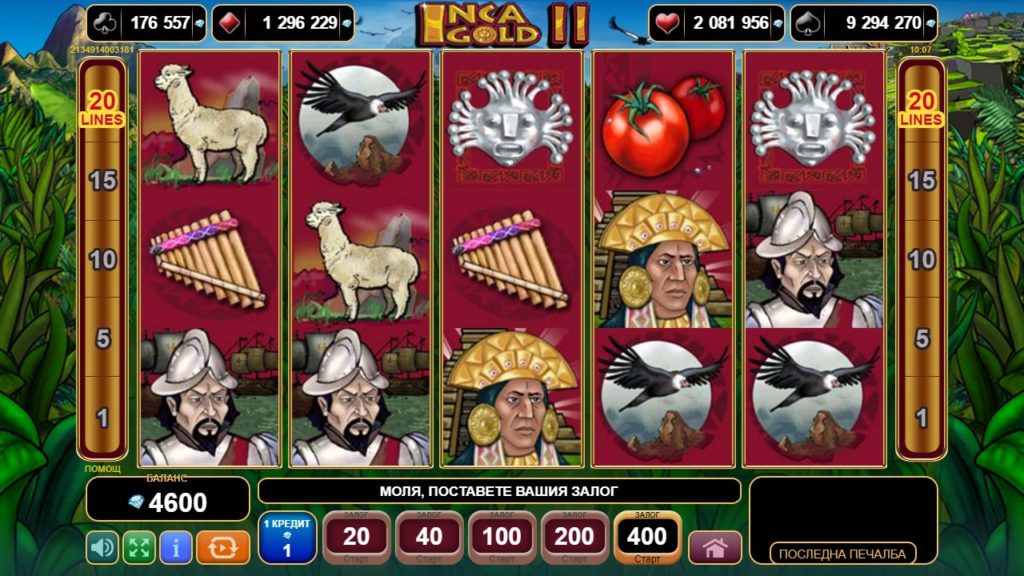Spin with a 100 bet
The width and height of the screenshot is (1024, 576).
click(x=502, y=538)
